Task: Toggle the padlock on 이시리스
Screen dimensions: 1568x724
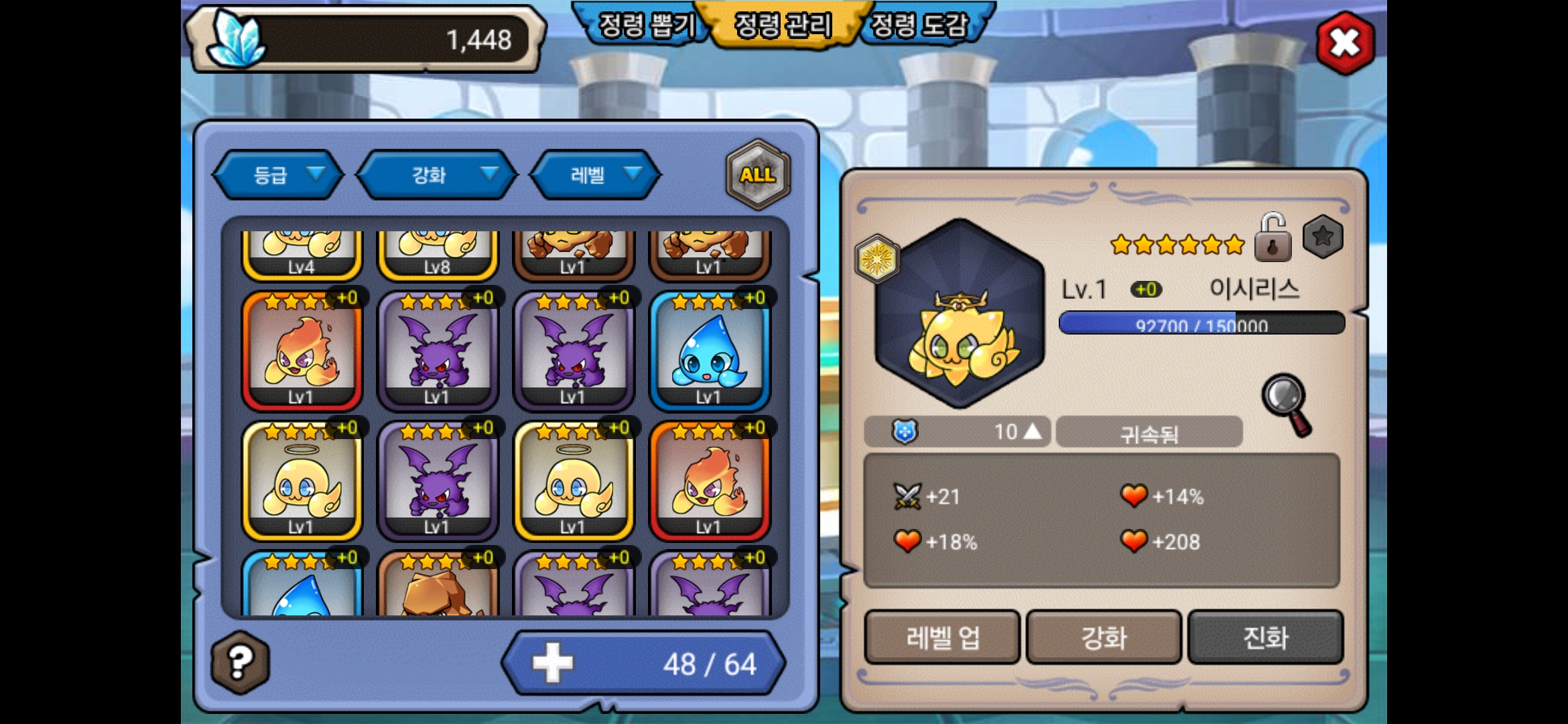Action: point(1272,238)
